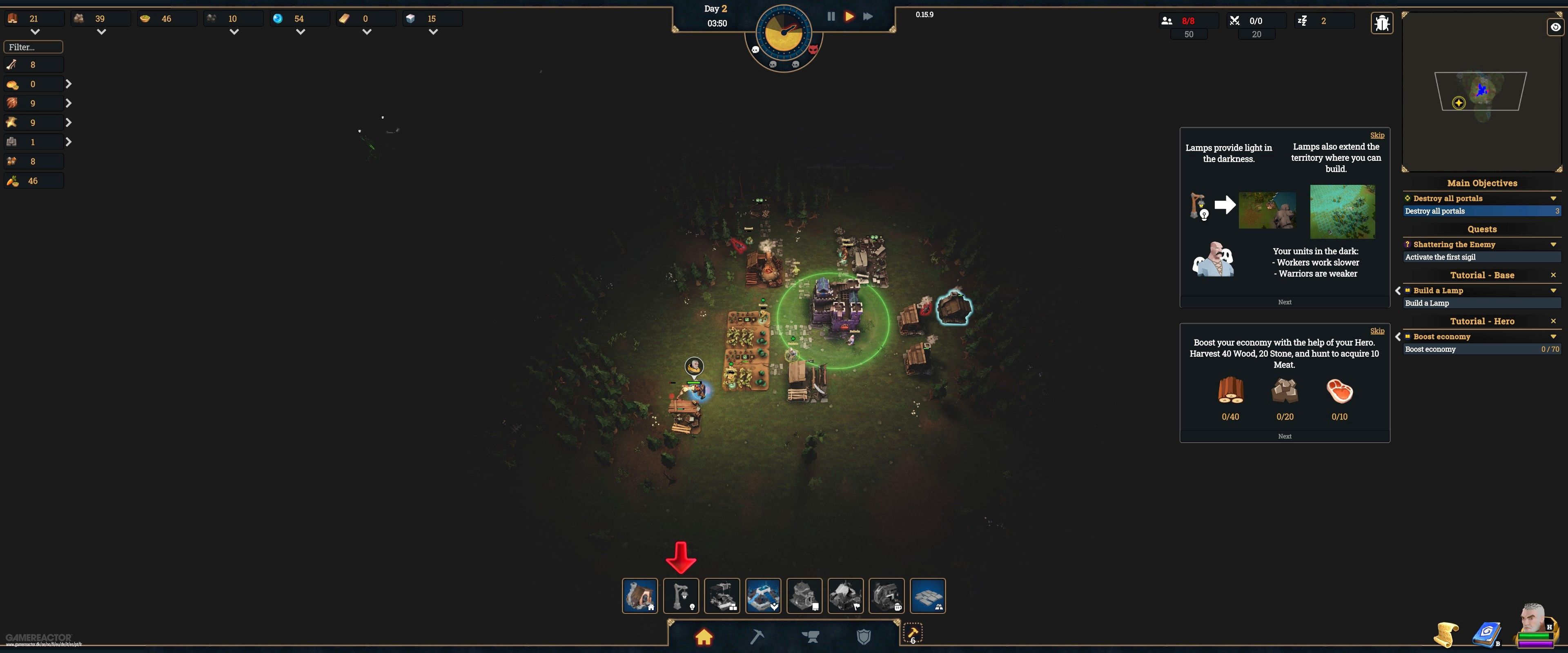Click the Filter input field
1568x653 pixels.
33,46
